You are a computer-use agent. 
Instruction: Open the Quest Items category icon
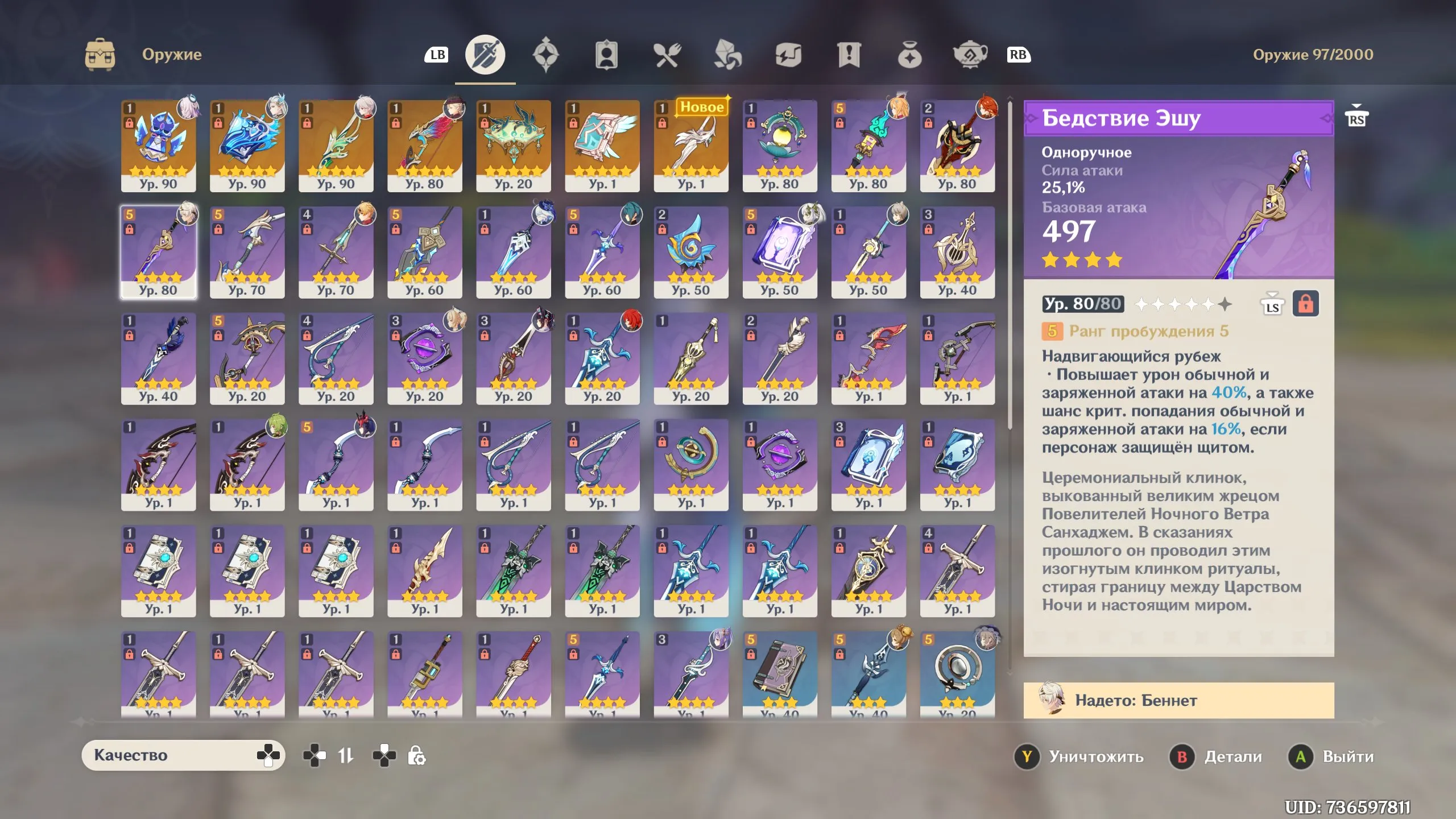pos(849,55)
